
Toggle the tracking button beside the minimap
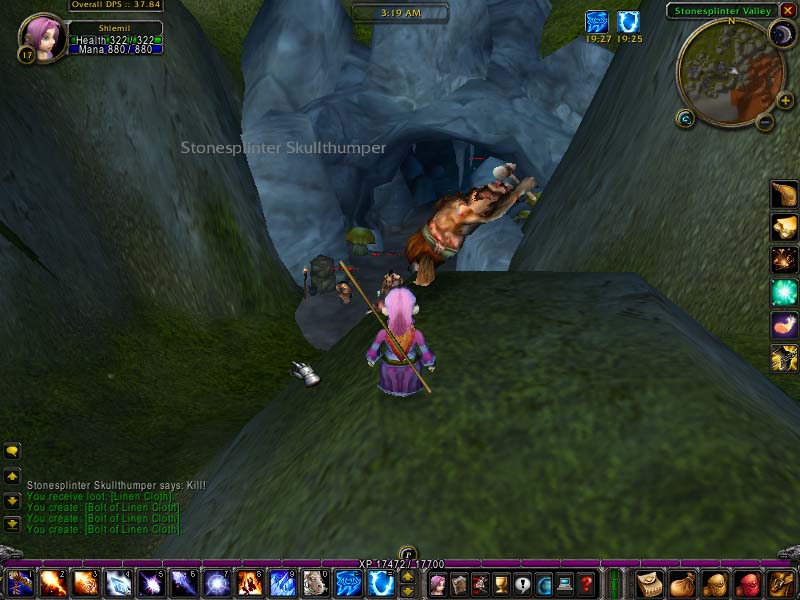click(685, 119)
